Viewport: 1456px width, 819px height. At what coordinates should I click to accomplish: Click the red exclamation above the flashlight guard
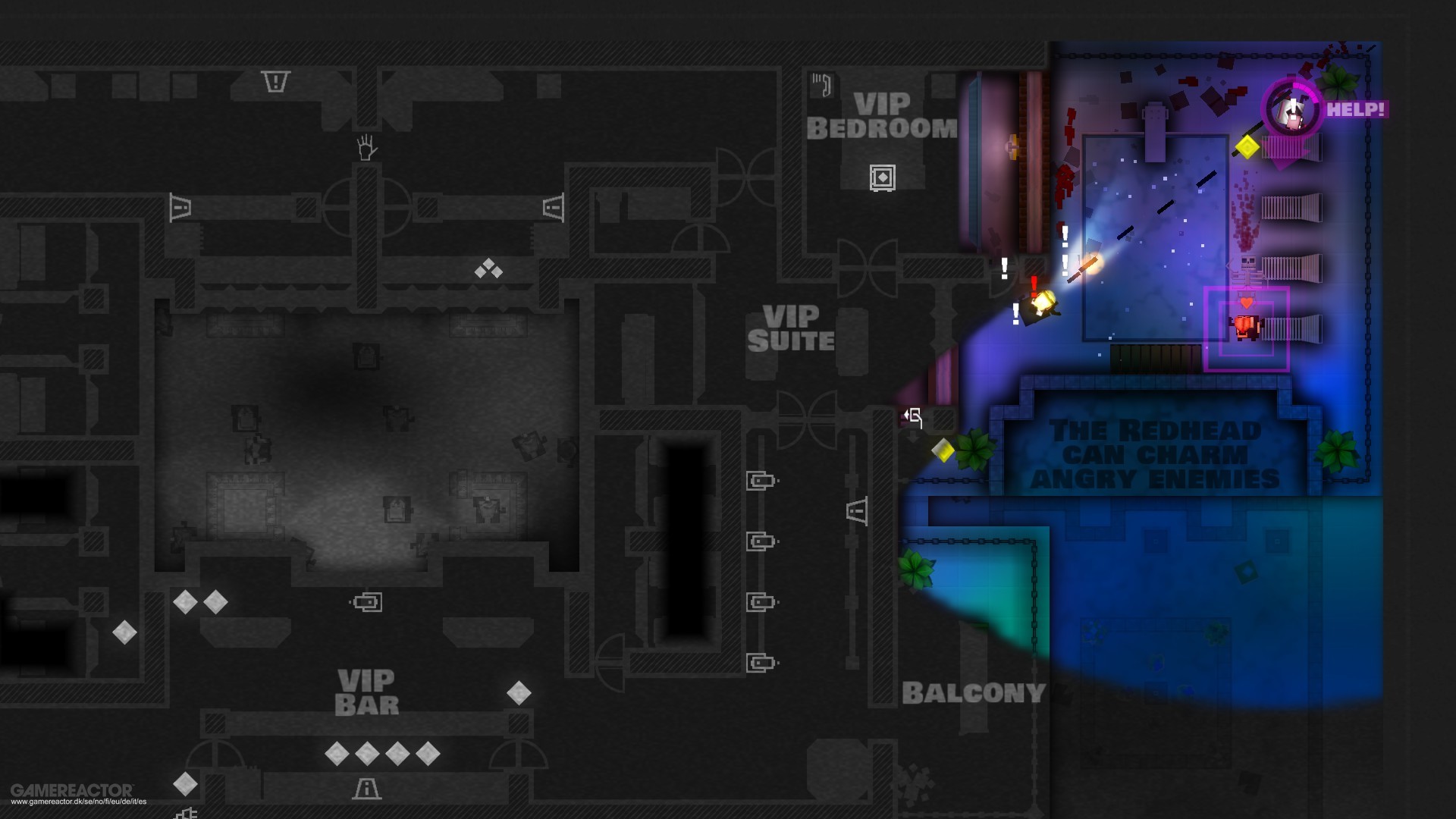click(1033, 284)
